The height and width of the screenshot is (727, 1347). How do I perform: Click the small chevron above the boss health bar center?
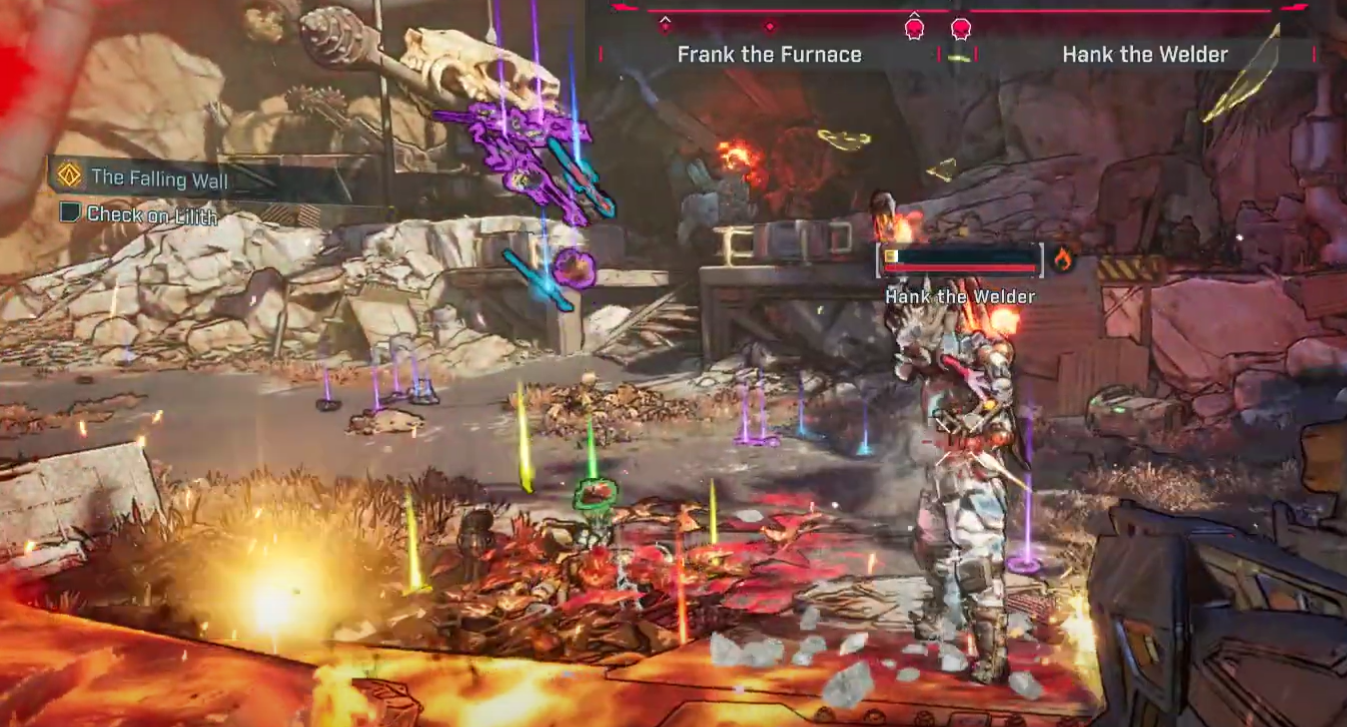tap(913, 15)
